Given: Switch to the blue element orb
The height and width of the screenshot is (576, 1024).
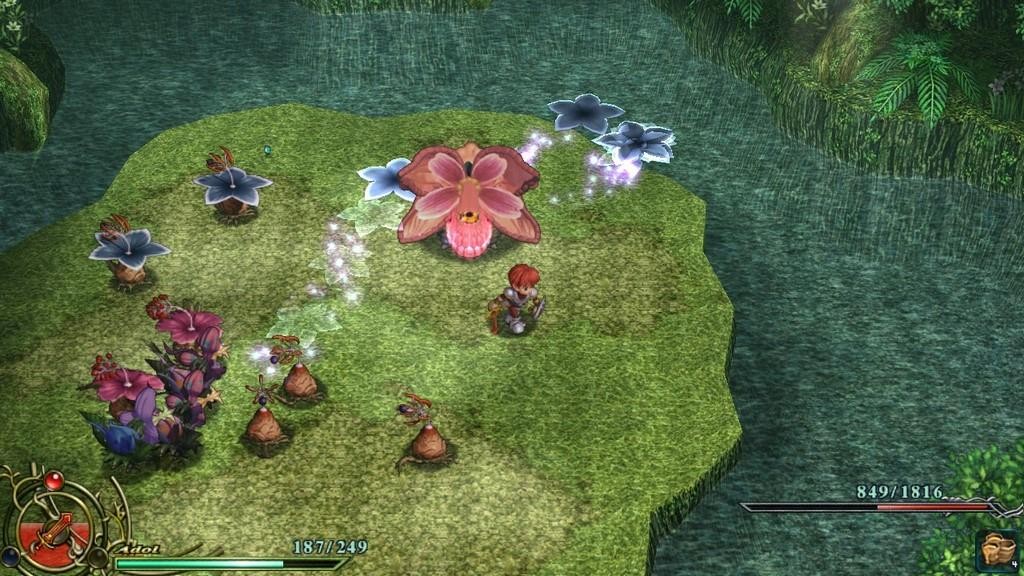Looking at the screenshot, I should point(9,557).
